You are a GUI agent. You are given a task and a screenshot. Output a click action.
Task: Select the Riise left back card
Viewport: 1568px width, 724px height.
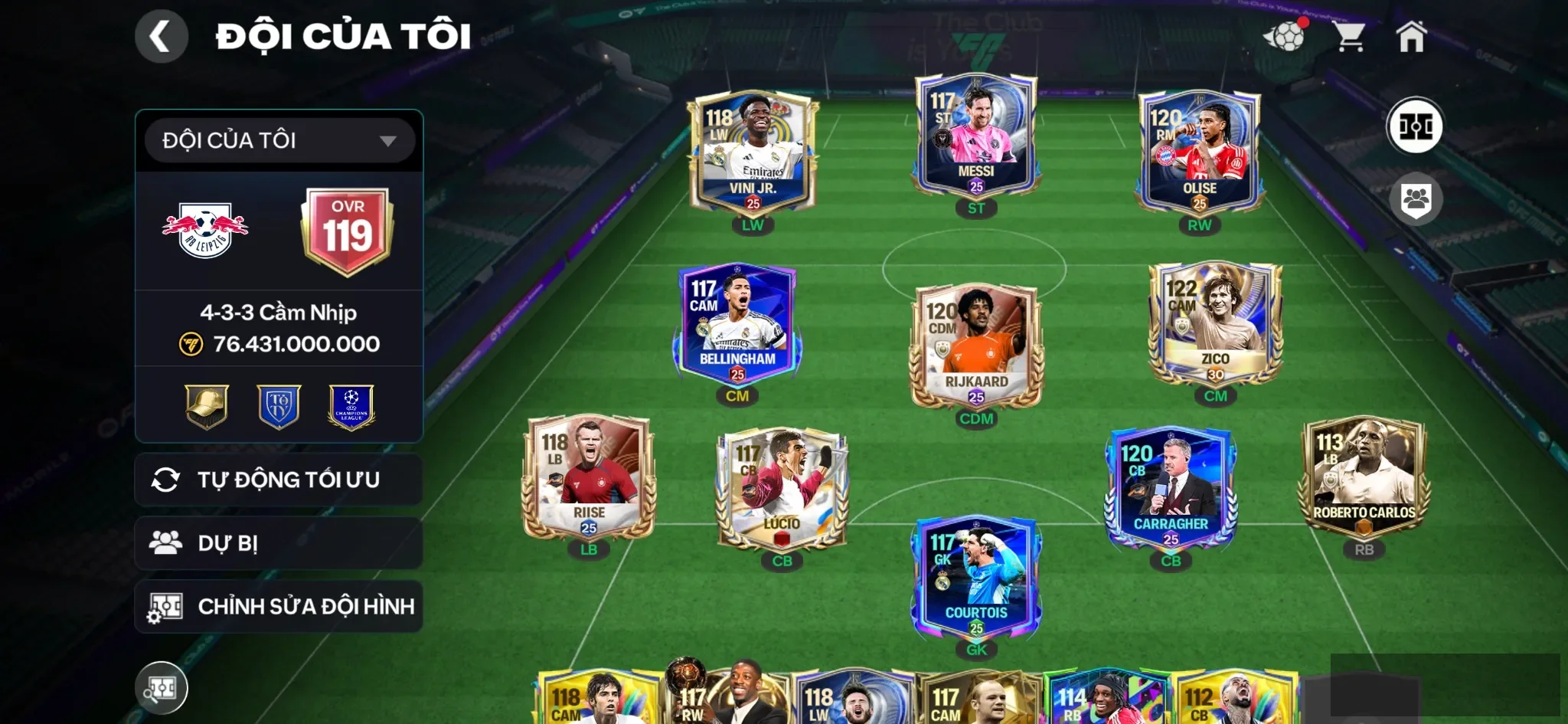(589, 478)
